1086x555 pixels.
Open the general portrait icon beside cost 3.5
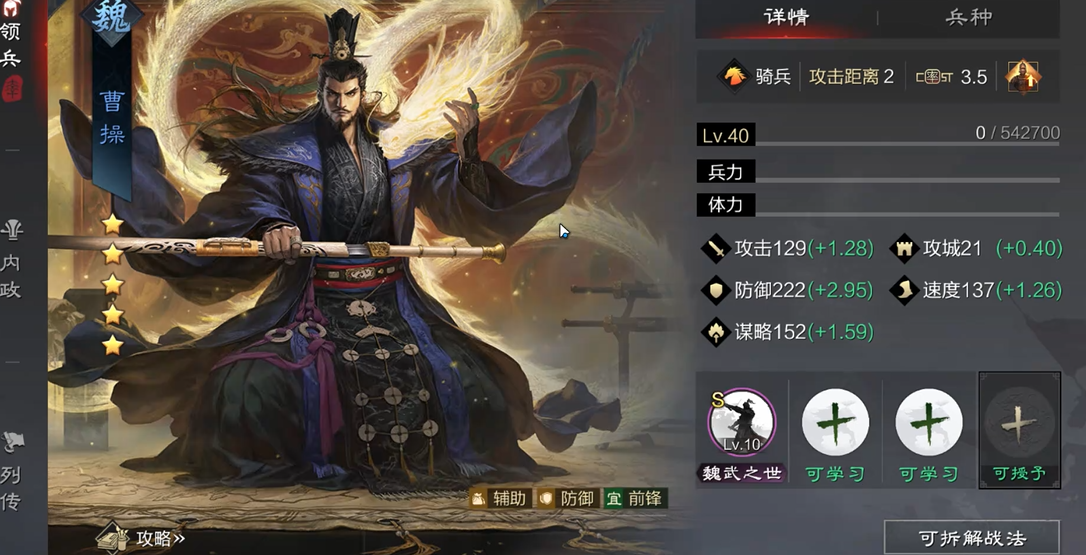1023,76
